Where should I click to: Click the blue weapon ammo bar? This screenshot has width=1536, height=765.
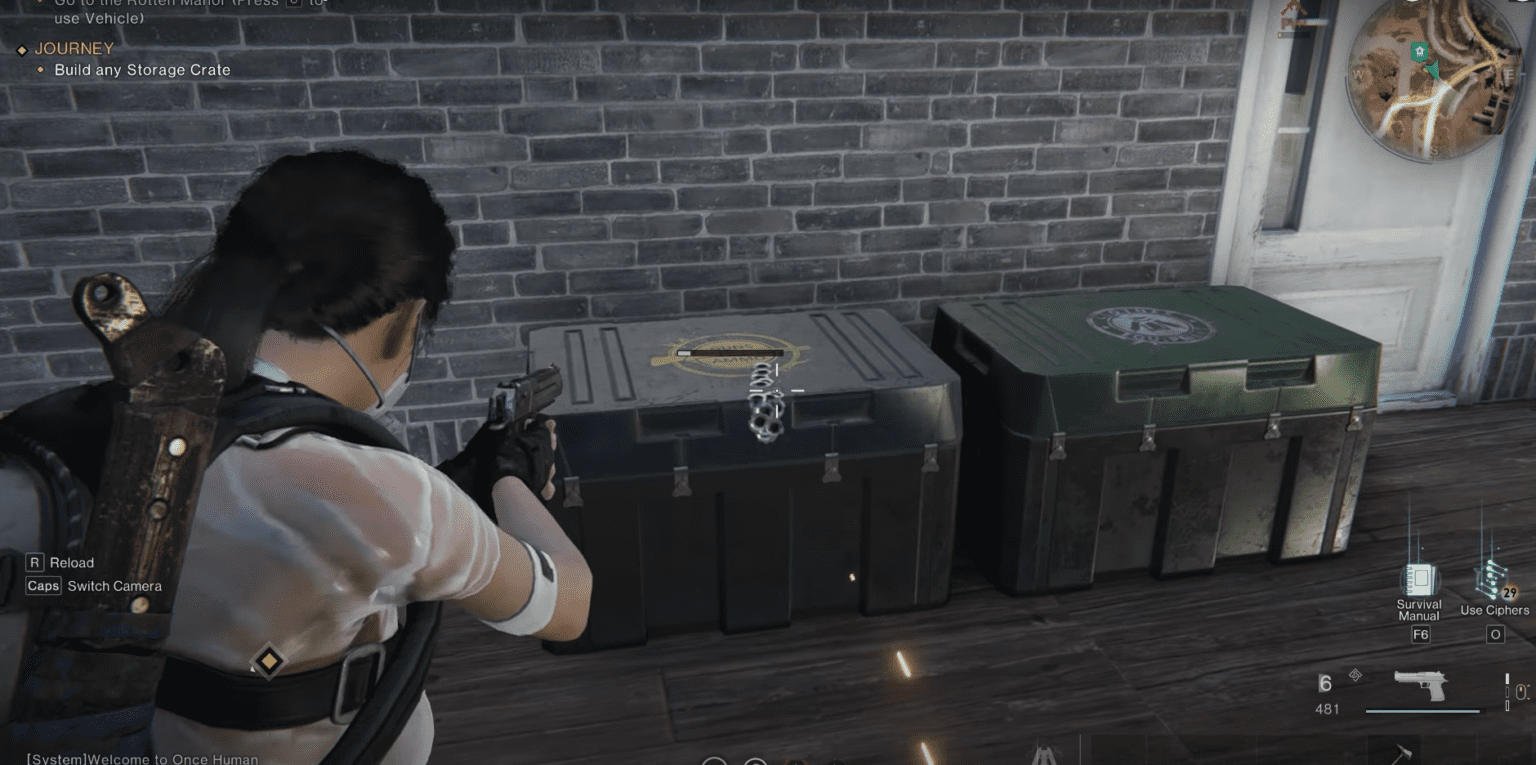(1423, 711)
